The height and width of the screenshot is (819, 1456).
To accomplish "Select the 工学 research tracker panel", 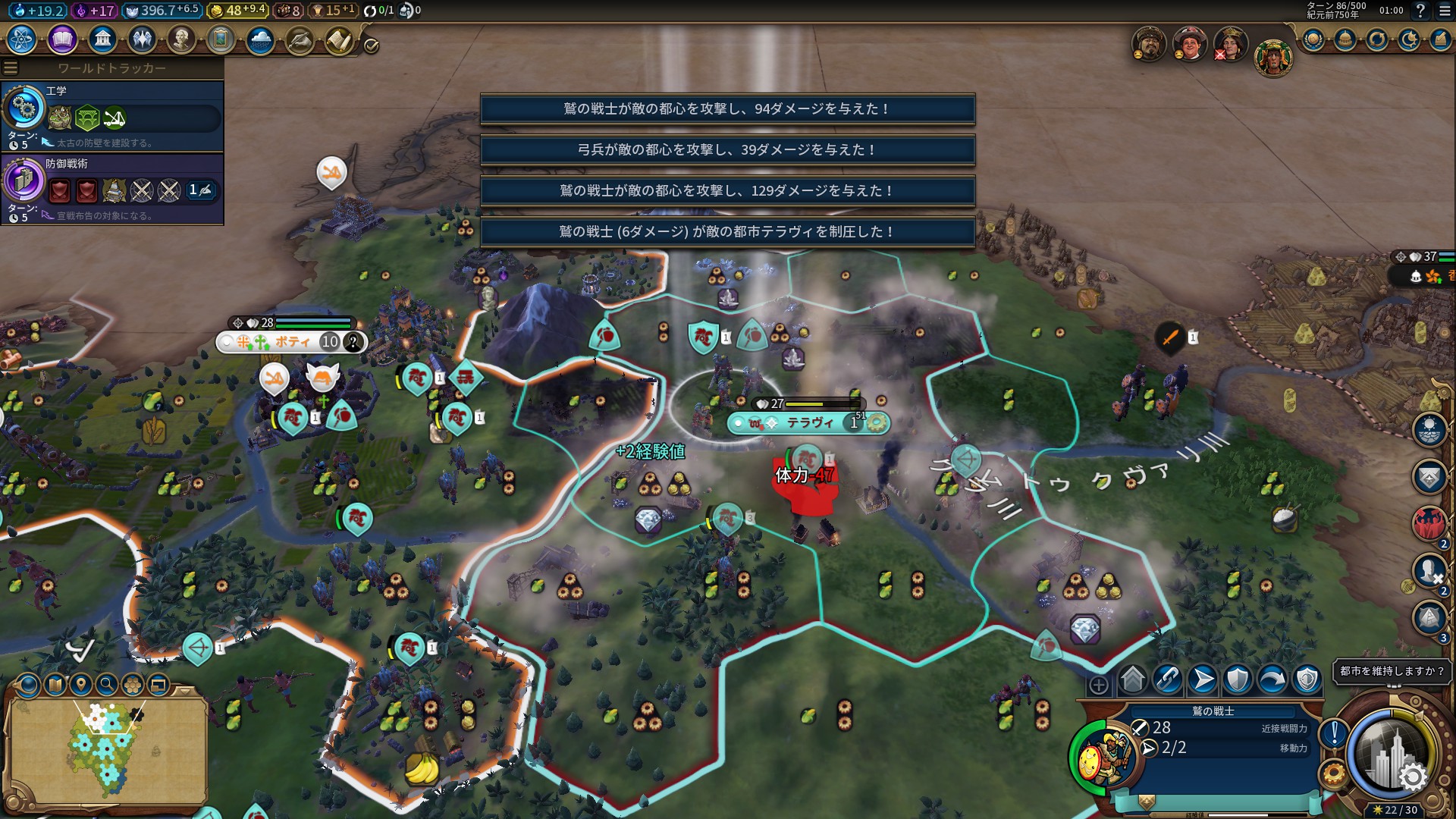I will tap(112, 116).
